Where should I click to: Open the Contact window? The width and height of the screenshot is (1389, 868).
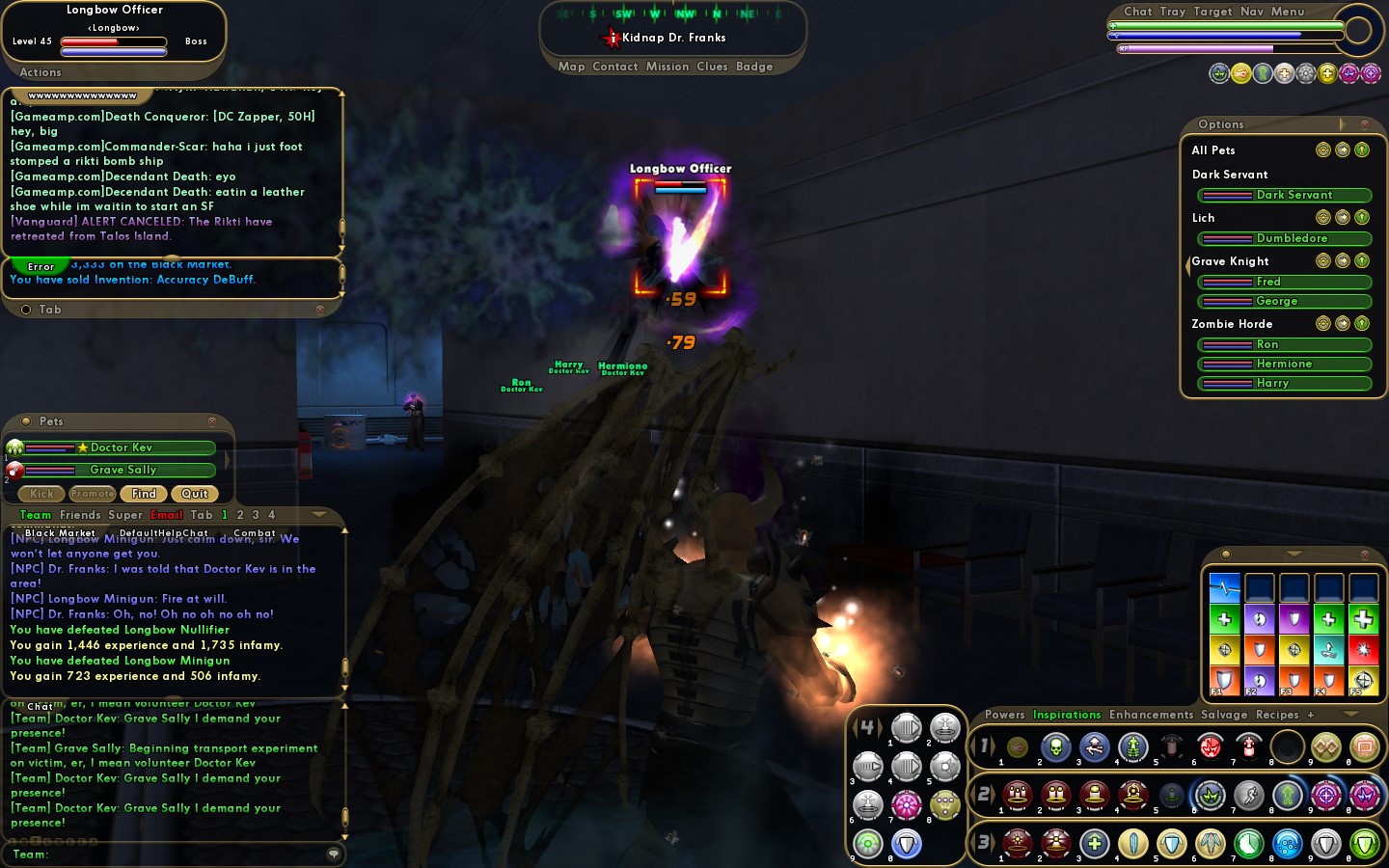coord(615,67)
